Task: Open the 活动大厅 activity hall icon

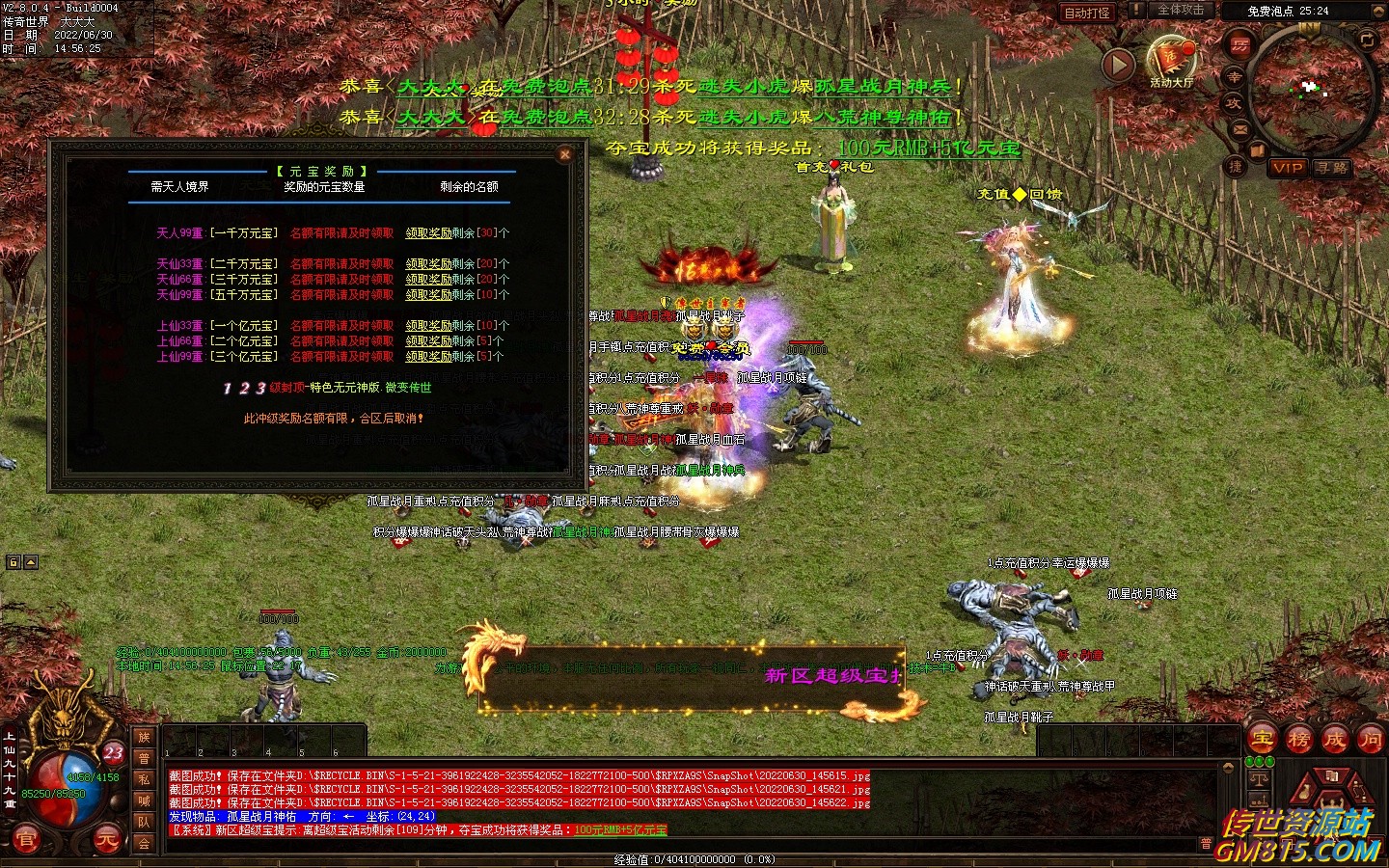Action: [1171, 62]
